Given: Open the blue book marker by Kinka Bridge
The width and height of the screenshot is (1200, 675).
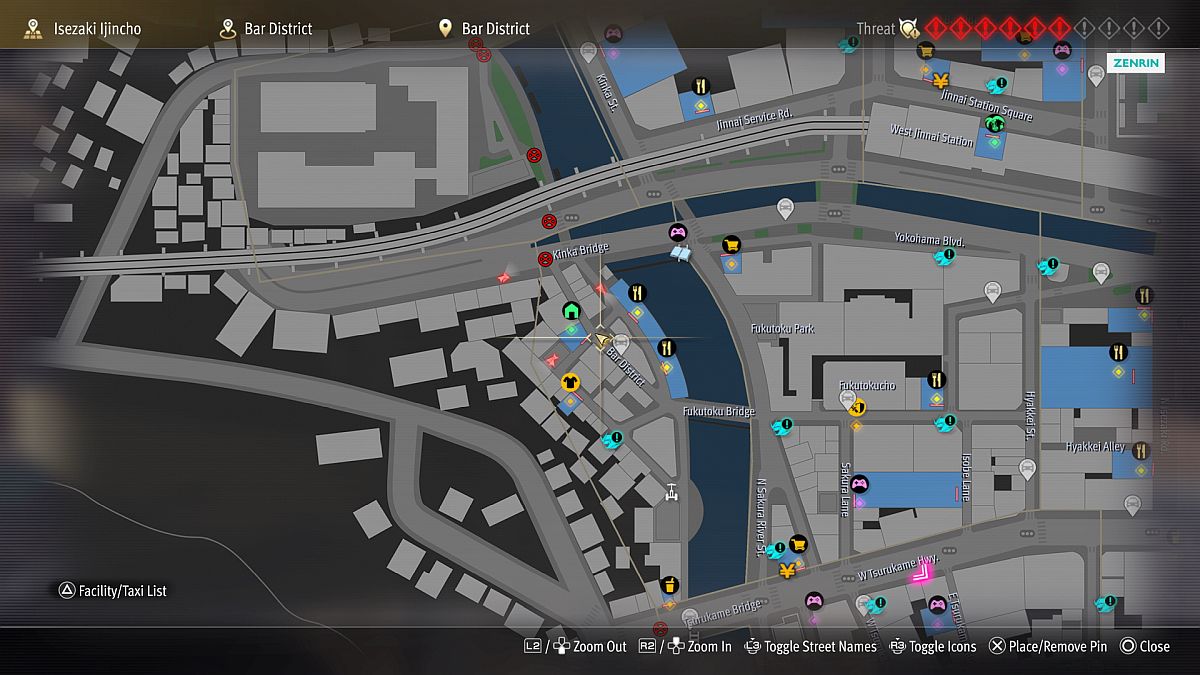Looking at the screenshot, I should click(681, 254).
